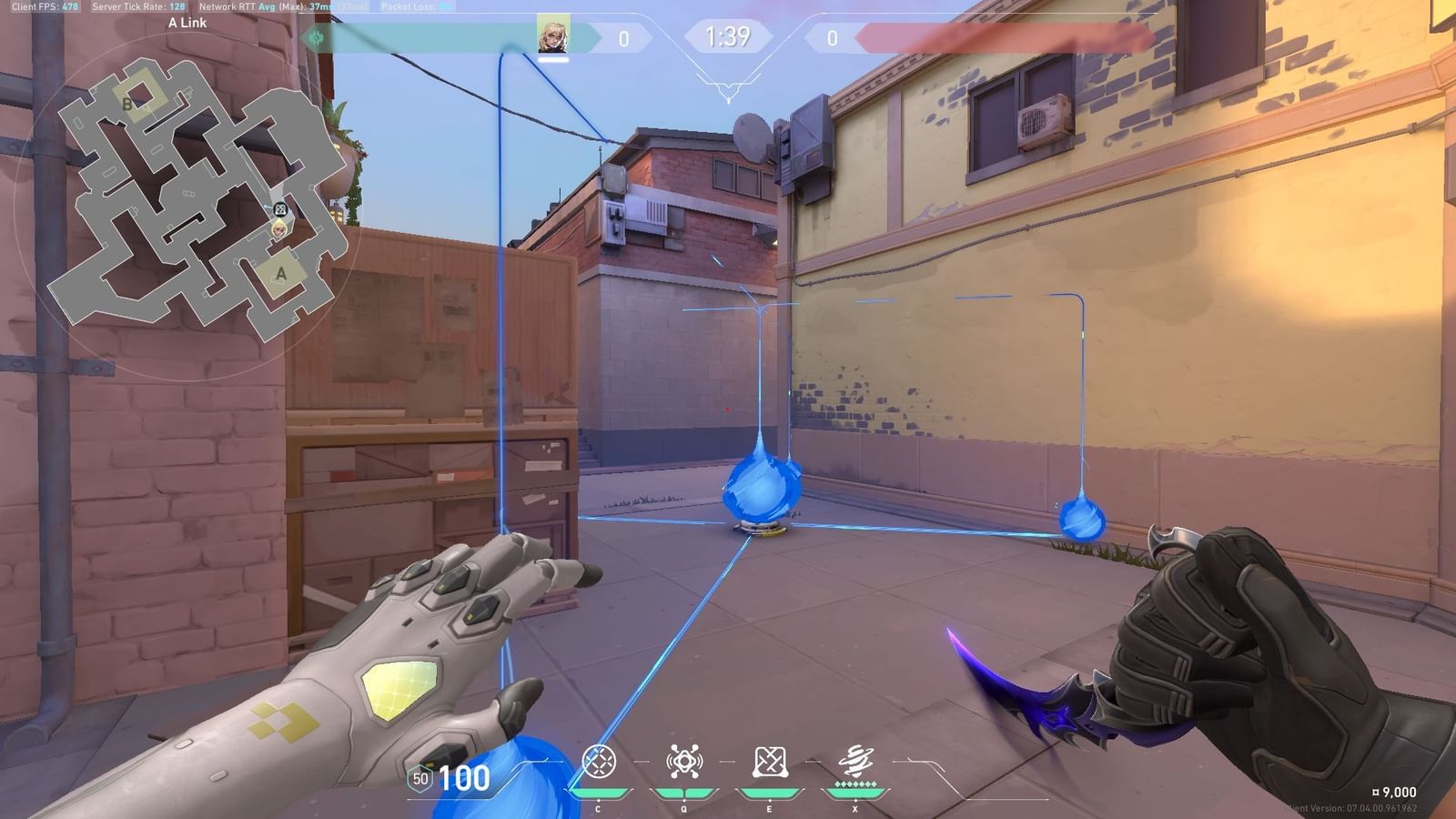The height and width of the screenshot is (819, 1456).
Task: Click the round timer showing 1:39
Action: point(727,37)
